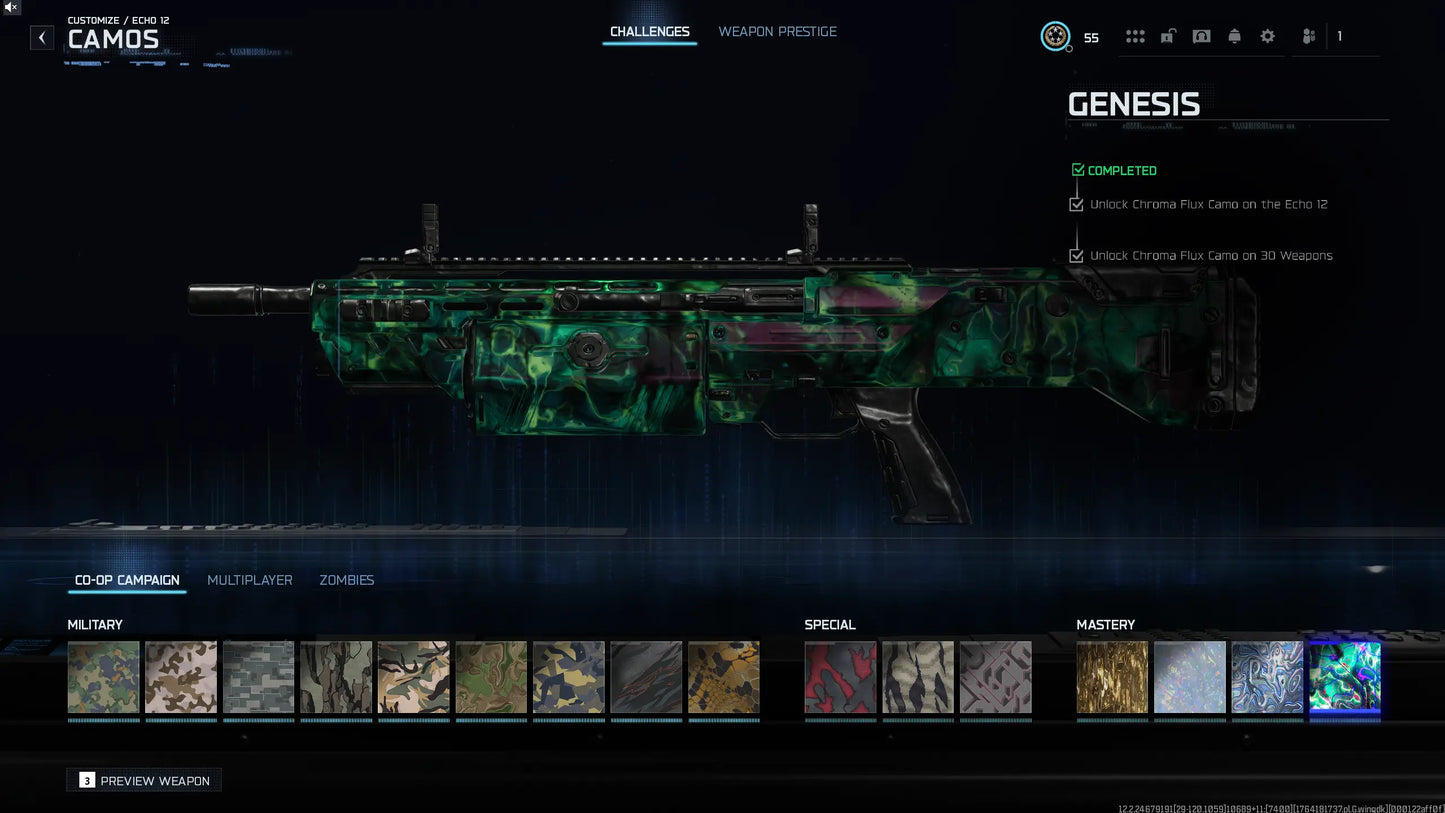Viewport: 1445px width, 813px height.
Task: Toggle the COMPLETED challenge checkmark
Action: click(1078, 169)
